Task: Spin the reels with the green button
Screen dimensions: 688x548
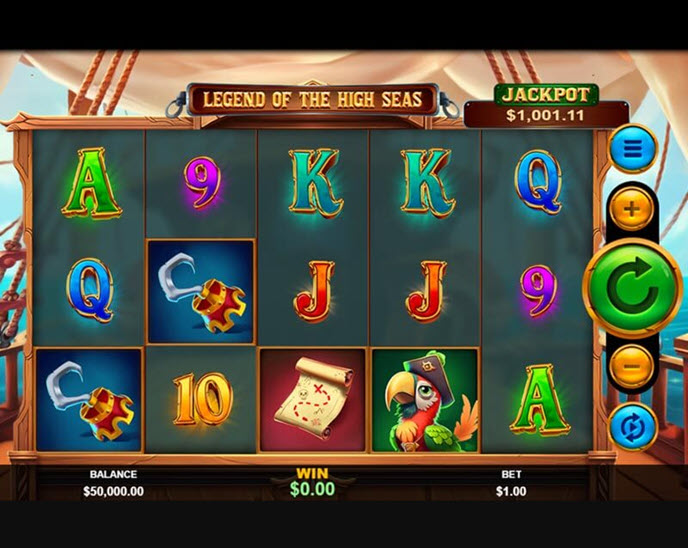Action: 632,289
